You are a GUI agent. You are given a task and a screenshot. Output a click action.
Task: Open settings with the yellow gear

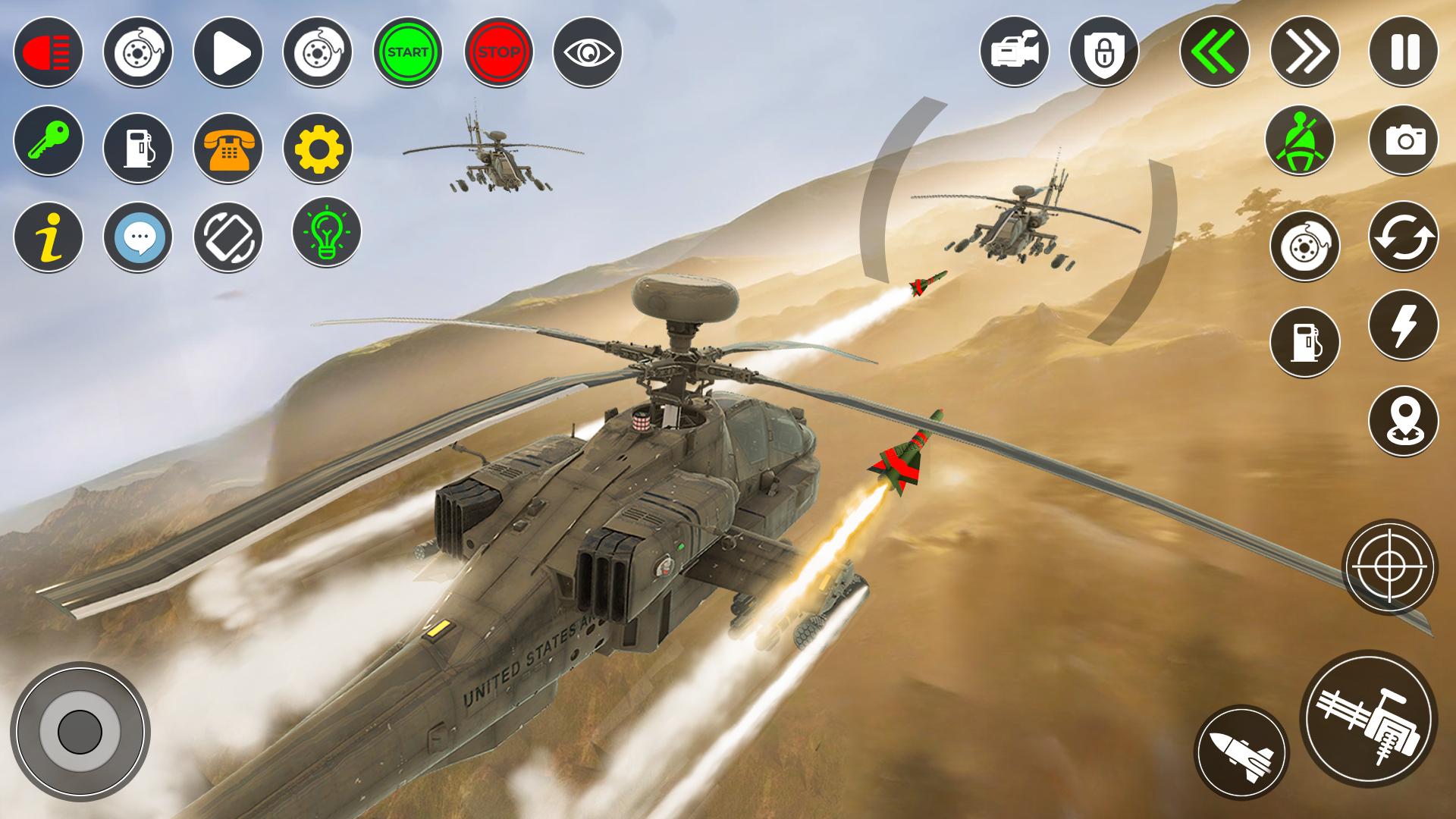318,148
